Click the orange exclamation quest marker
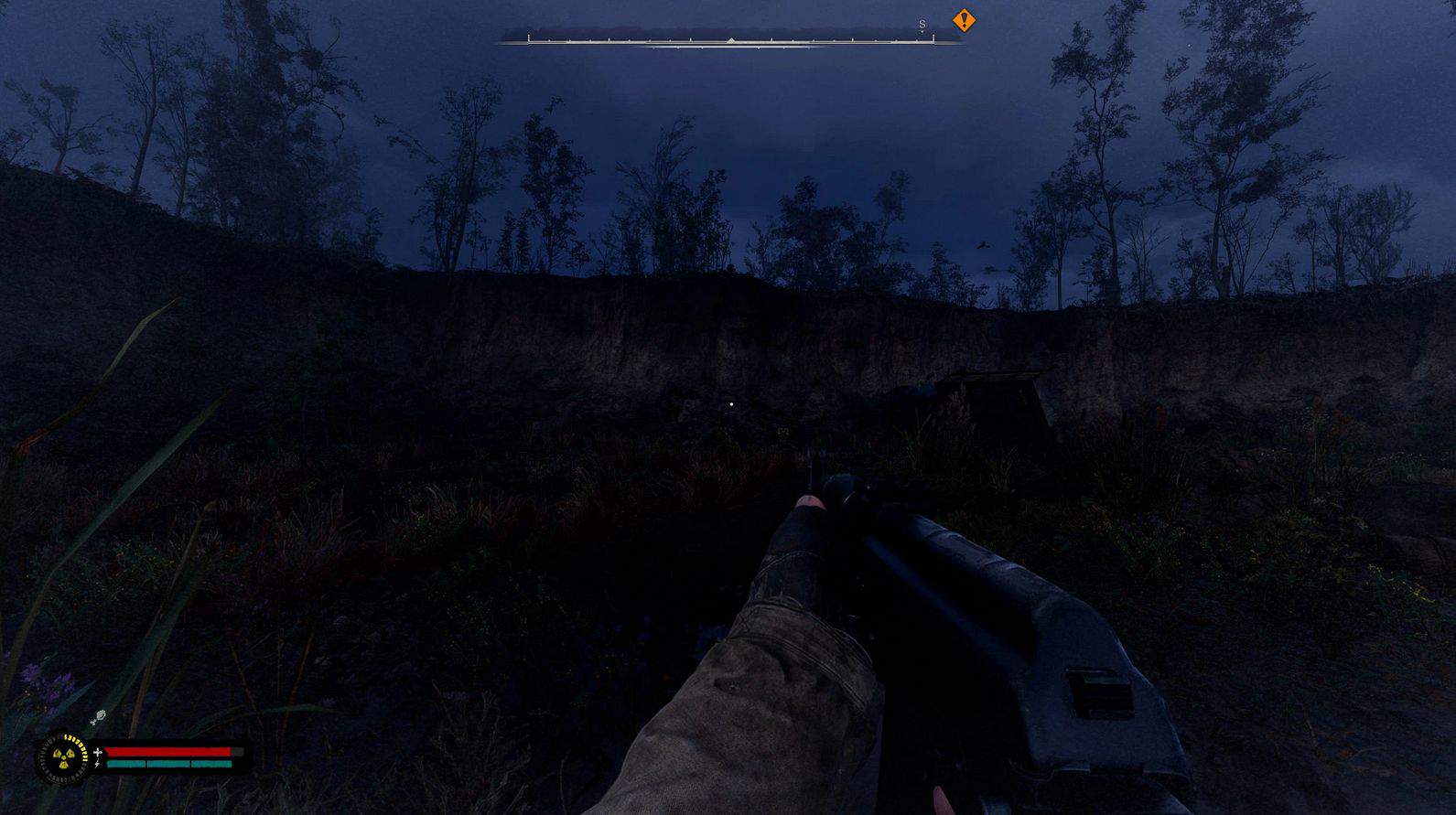 click(964, 20)
